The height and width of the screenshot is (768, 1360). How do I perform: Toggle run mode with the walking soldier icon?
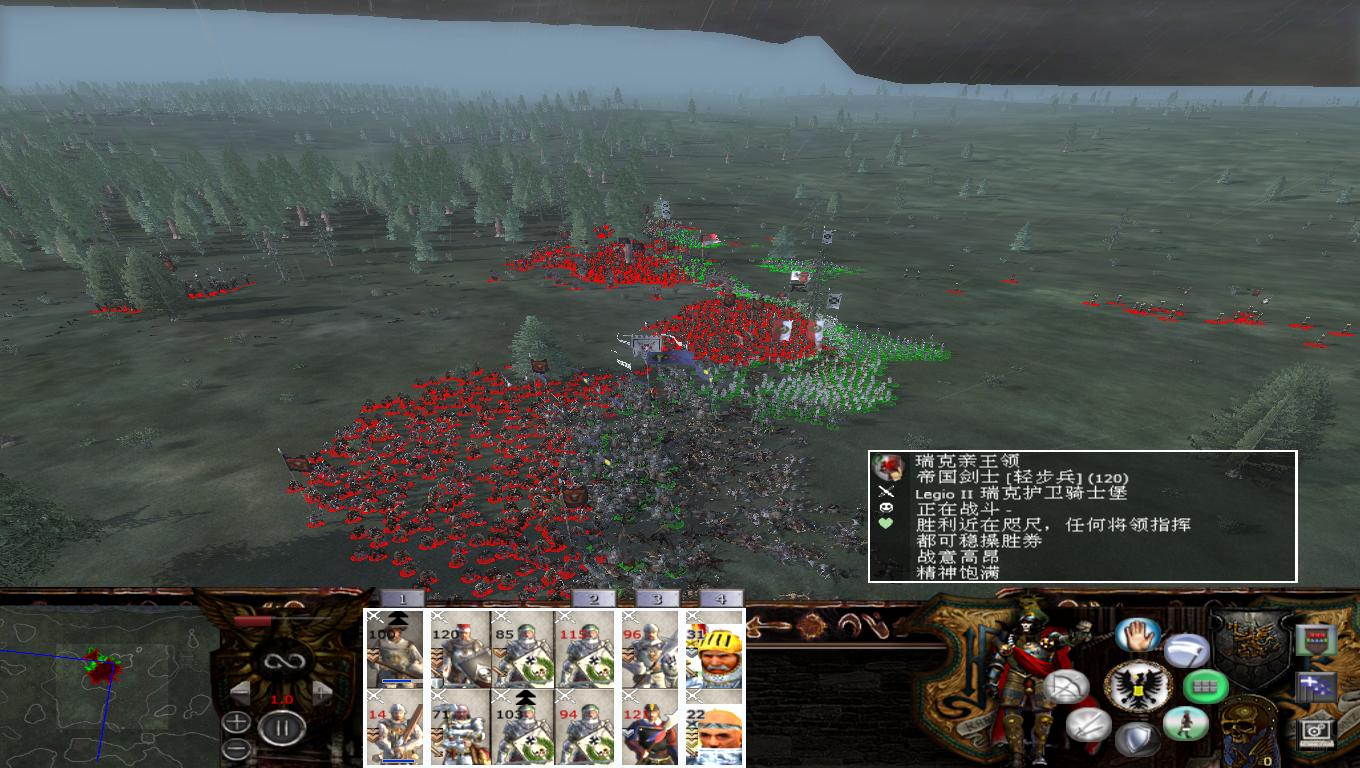pos(1187,725)
